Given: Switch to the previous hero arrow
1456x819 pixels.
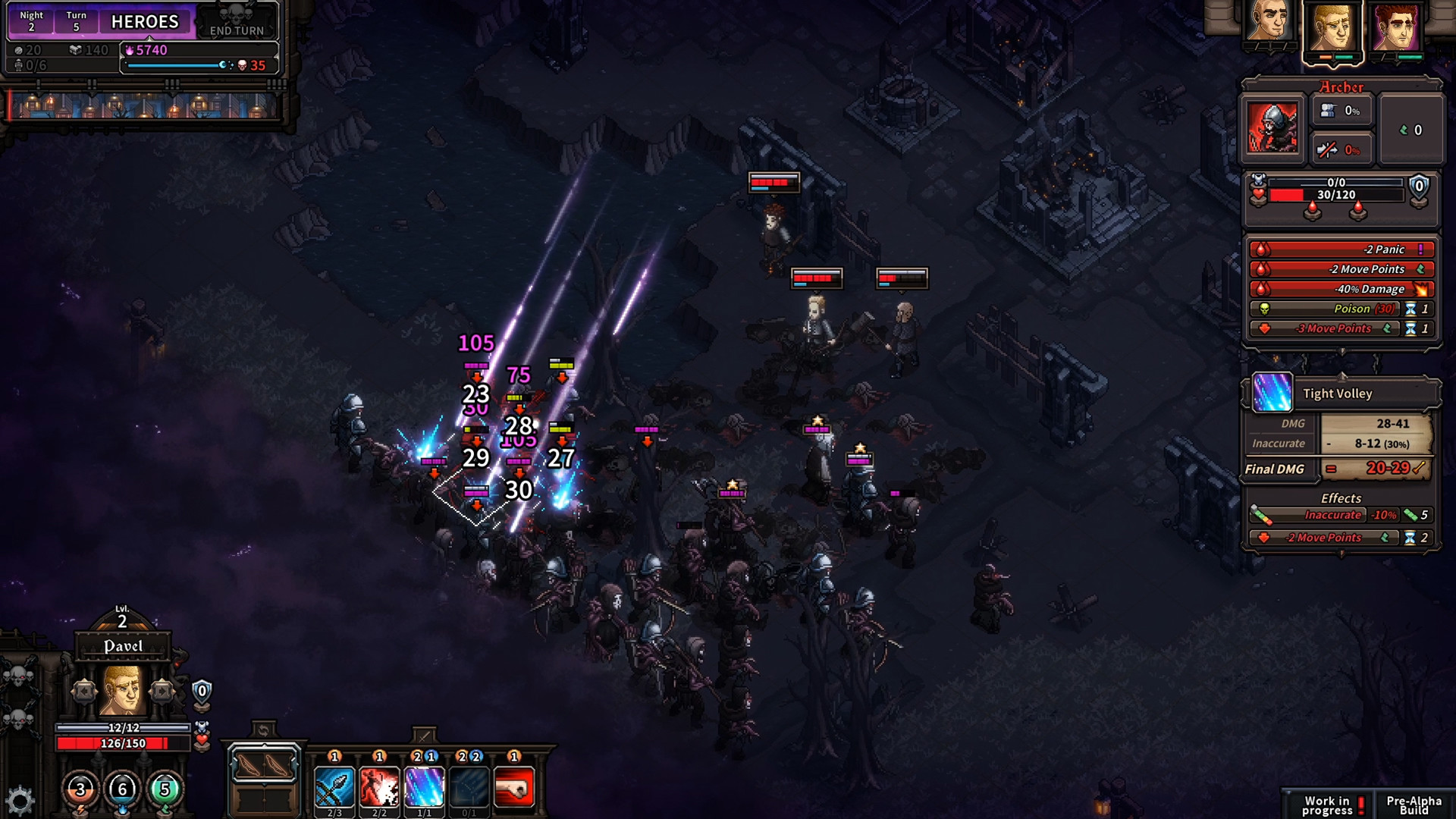Looking at the screenshot, I should 84,691.
